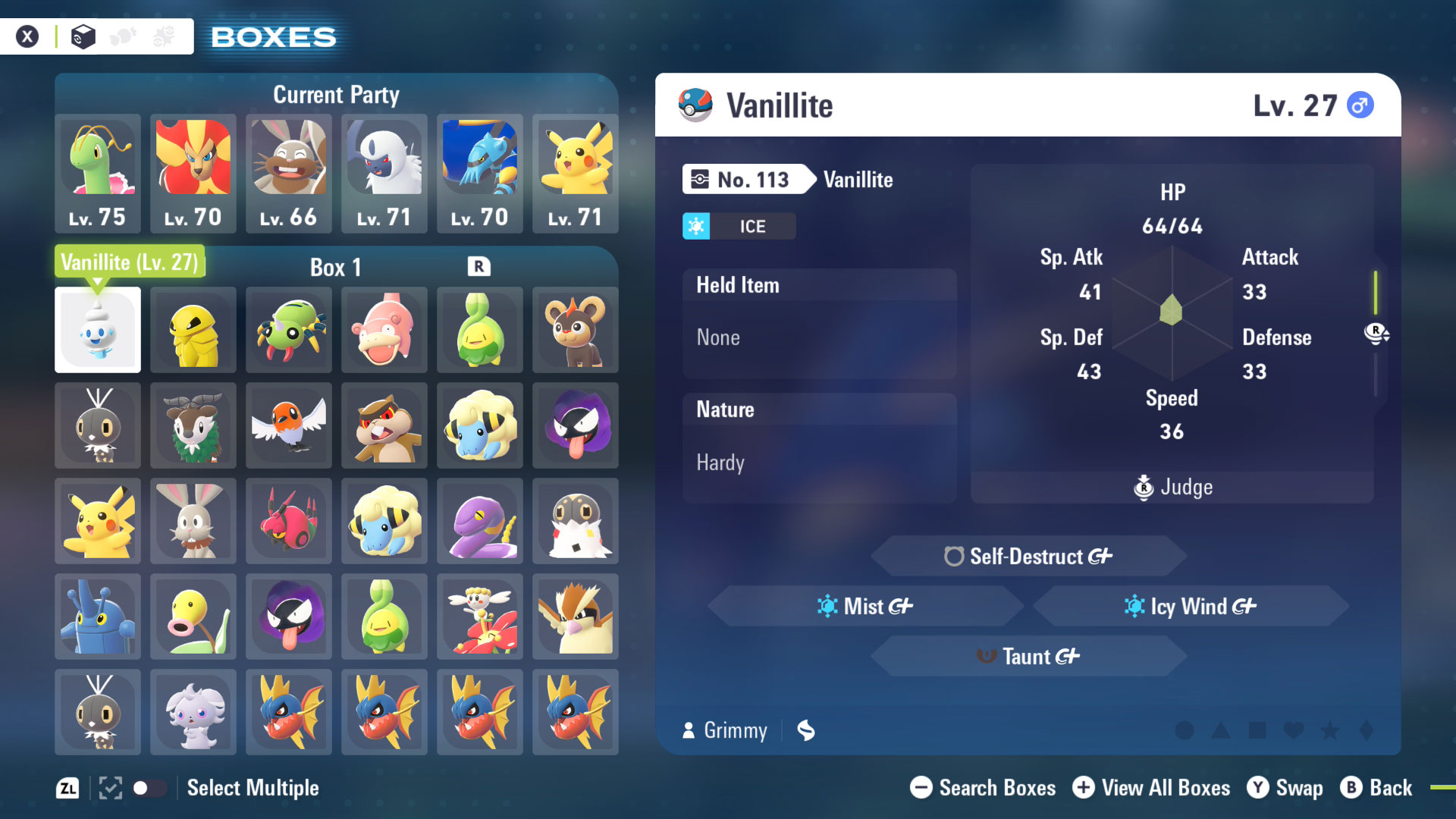
Task: Toggle the Select Multiple switch
Action: click(149, 788)
